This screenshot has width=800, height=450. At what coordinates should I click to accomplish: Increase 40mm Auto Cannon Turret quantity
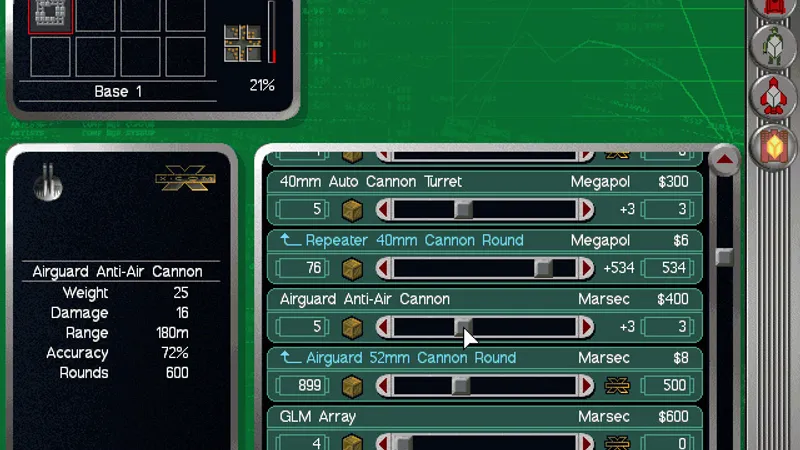pos(587,210)
